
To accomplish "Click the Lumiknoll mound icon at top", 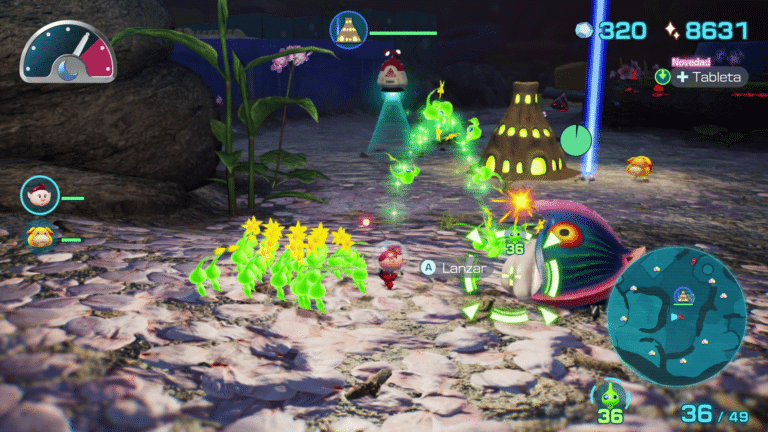I will 348,31.
